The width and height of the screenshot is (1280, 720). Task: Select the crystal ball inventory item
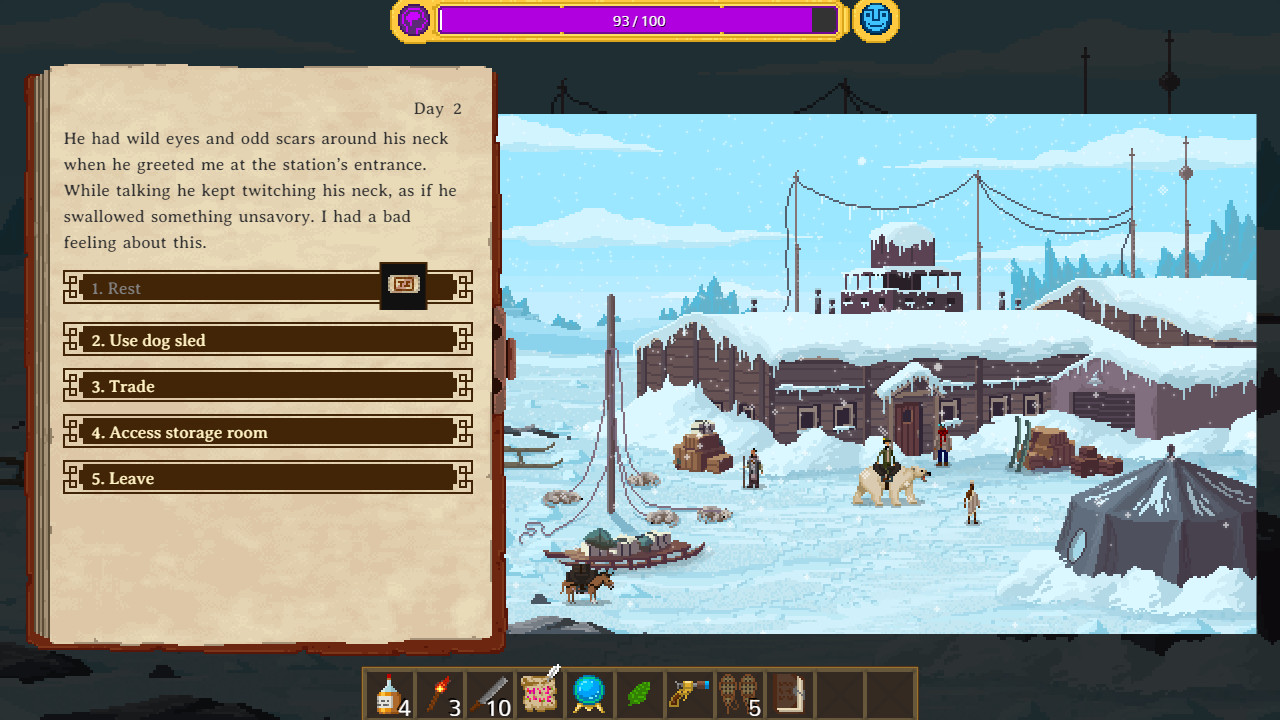click(x=588, y=695)
